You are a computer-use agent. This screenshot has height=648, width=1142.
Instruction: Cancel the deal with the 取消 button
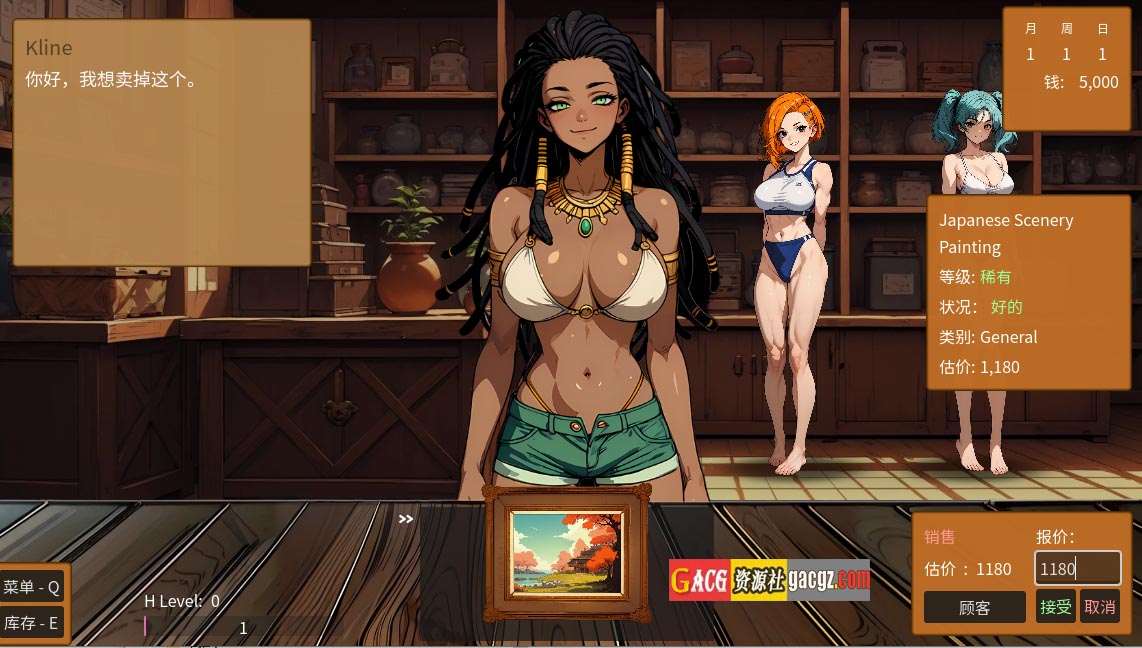[1099, 607]
